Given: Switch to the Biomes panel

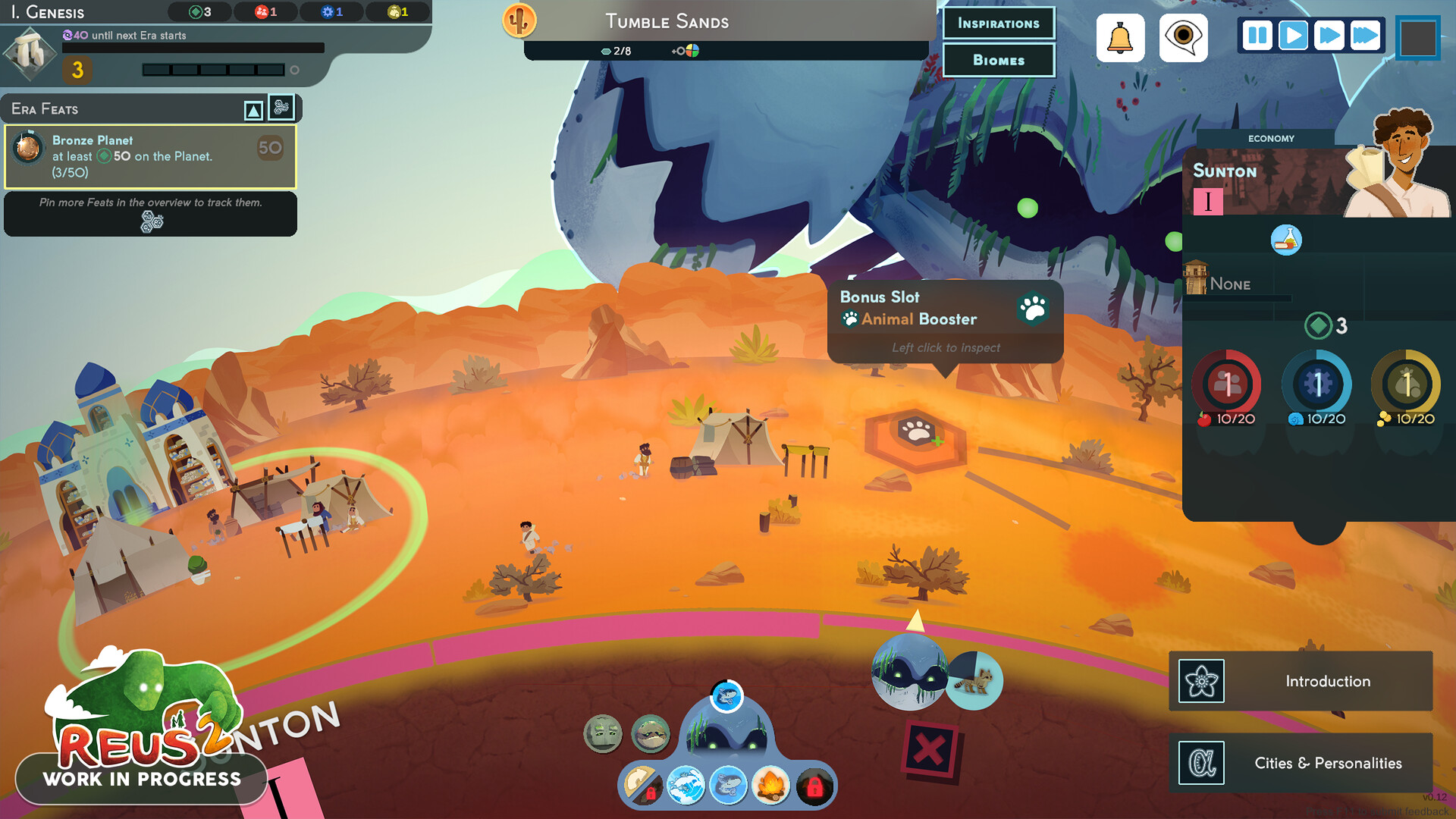Looking at the screenshot, I should pyautogui.click(x=998, y=60).
